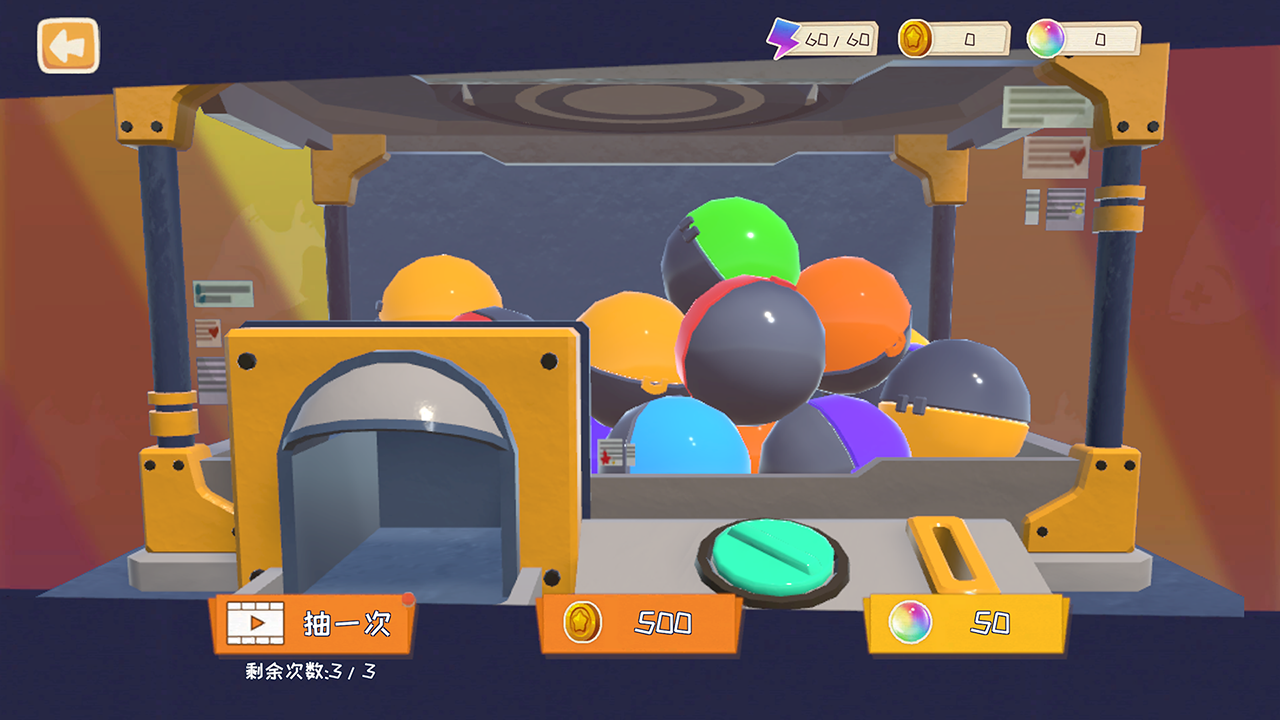Screen dimensions: 1280x720
Task: Tap the rainbow gem balance counter
Action: [x=1085, y=40]
